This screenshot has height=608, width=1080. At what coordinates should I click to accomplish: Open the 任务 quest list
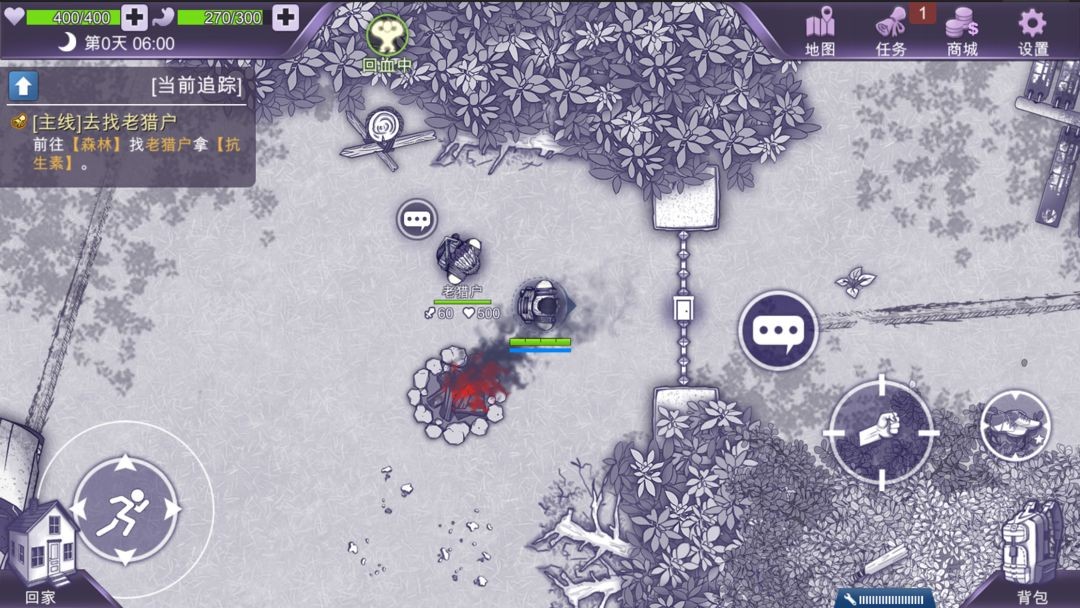890,30
